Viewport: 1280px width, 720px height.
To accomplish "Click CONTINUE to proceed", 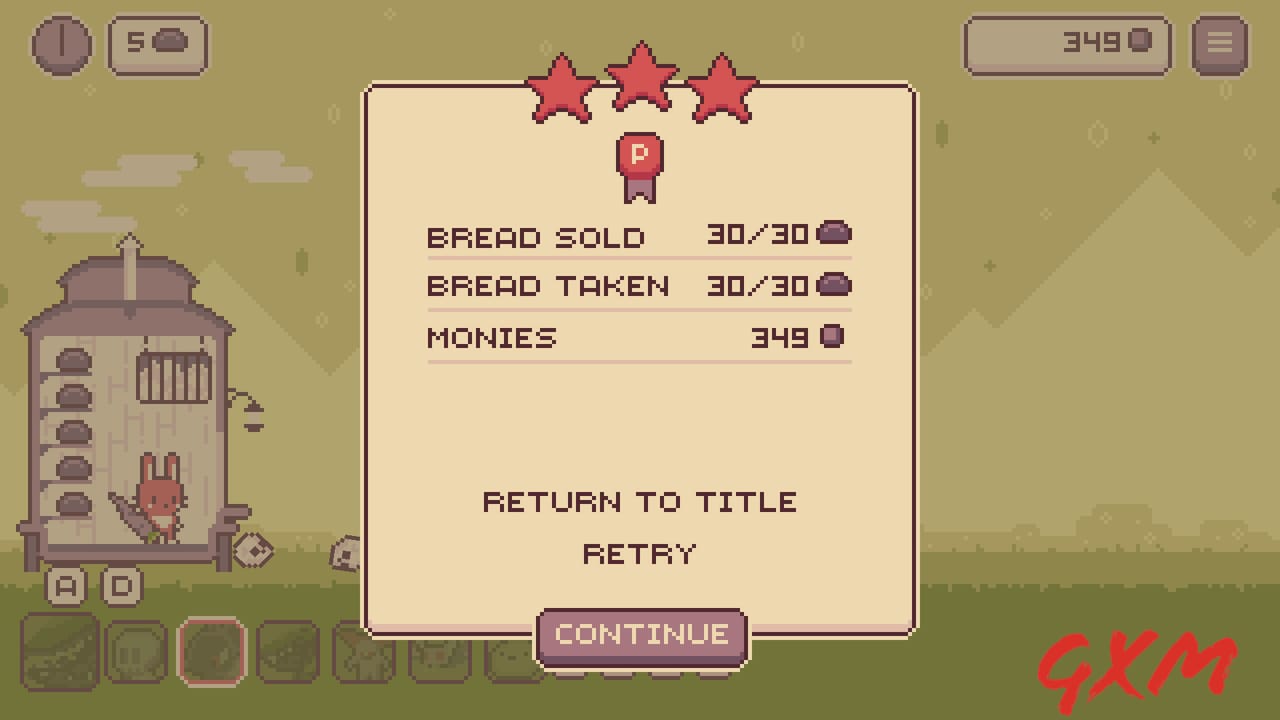I will coord(641,633).
